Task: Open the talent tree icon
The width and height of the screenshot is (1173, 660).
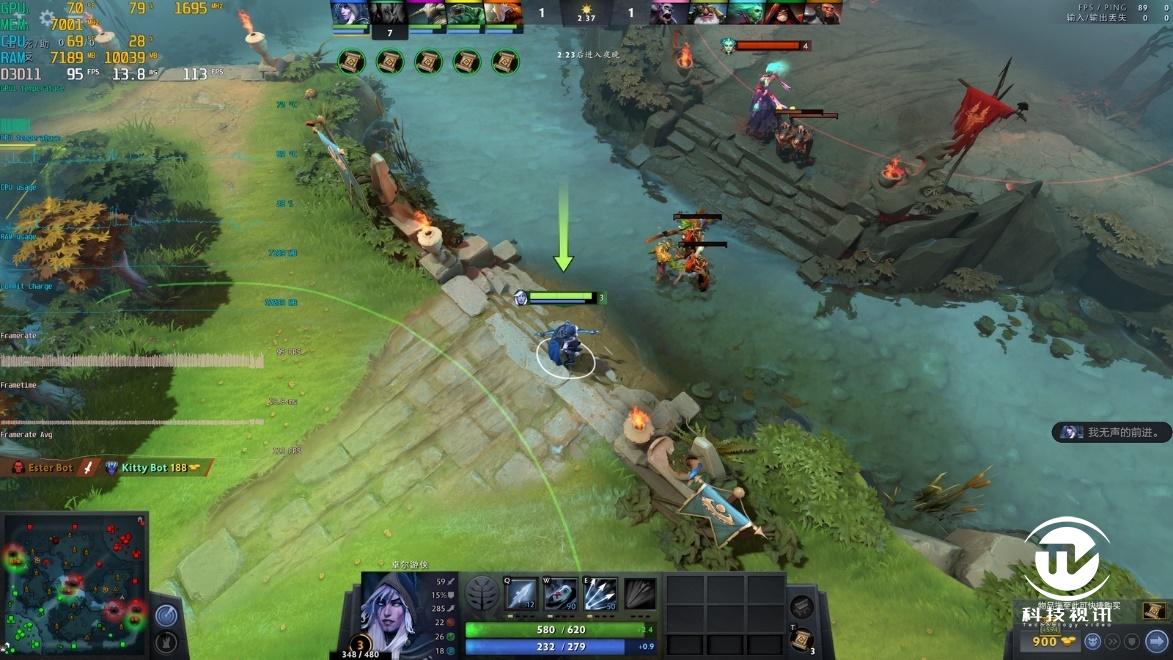Action: pyautogui.click(x=482, y=594)
